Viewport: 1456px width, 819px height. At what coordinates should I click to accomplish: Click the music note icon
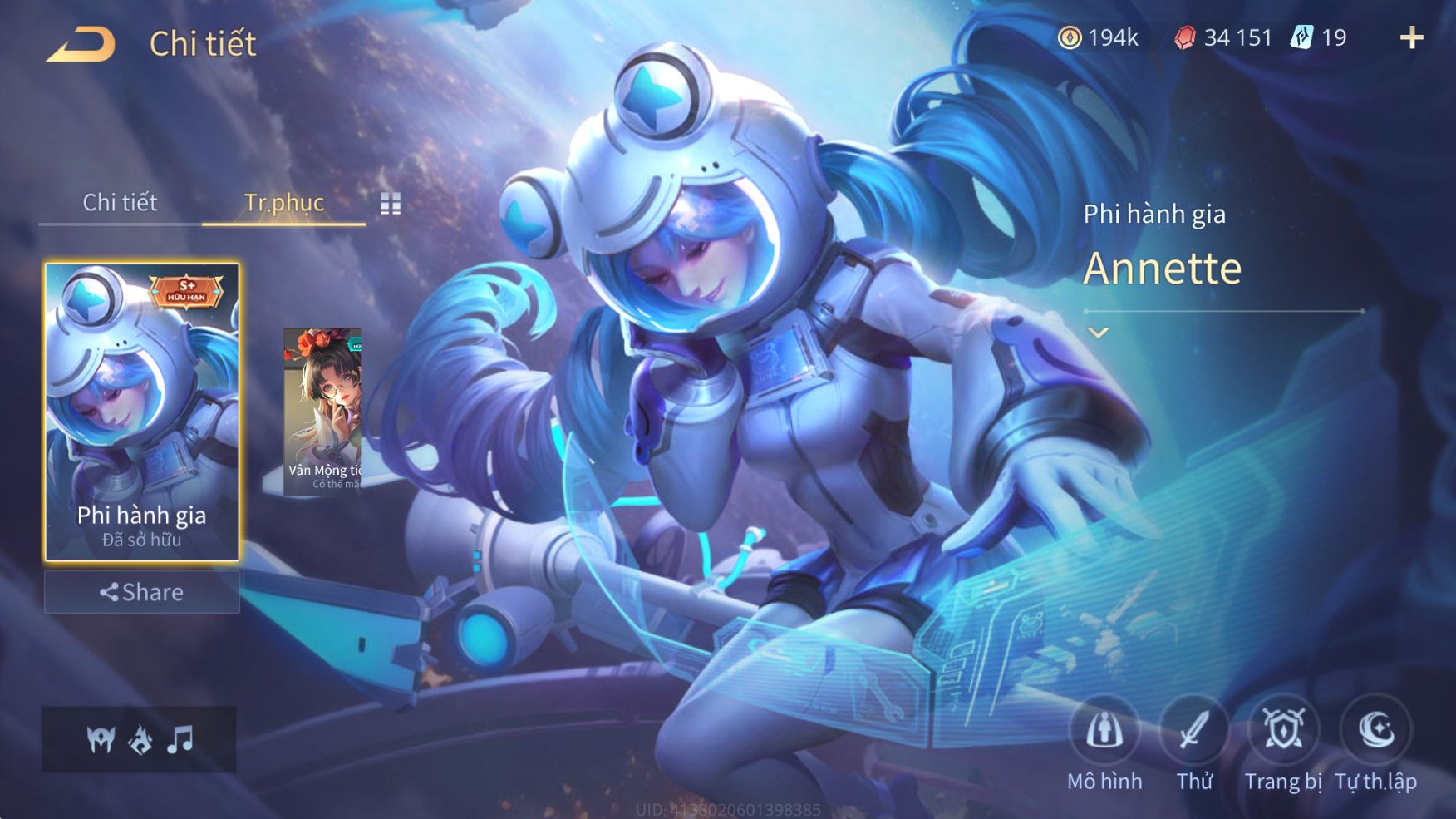[180, 739]
